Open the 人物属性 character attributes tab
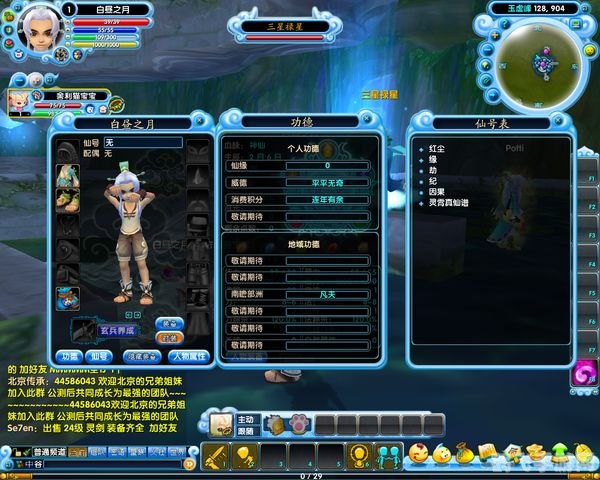This screenshot has height=480, width=600. (x=187, y=356)
